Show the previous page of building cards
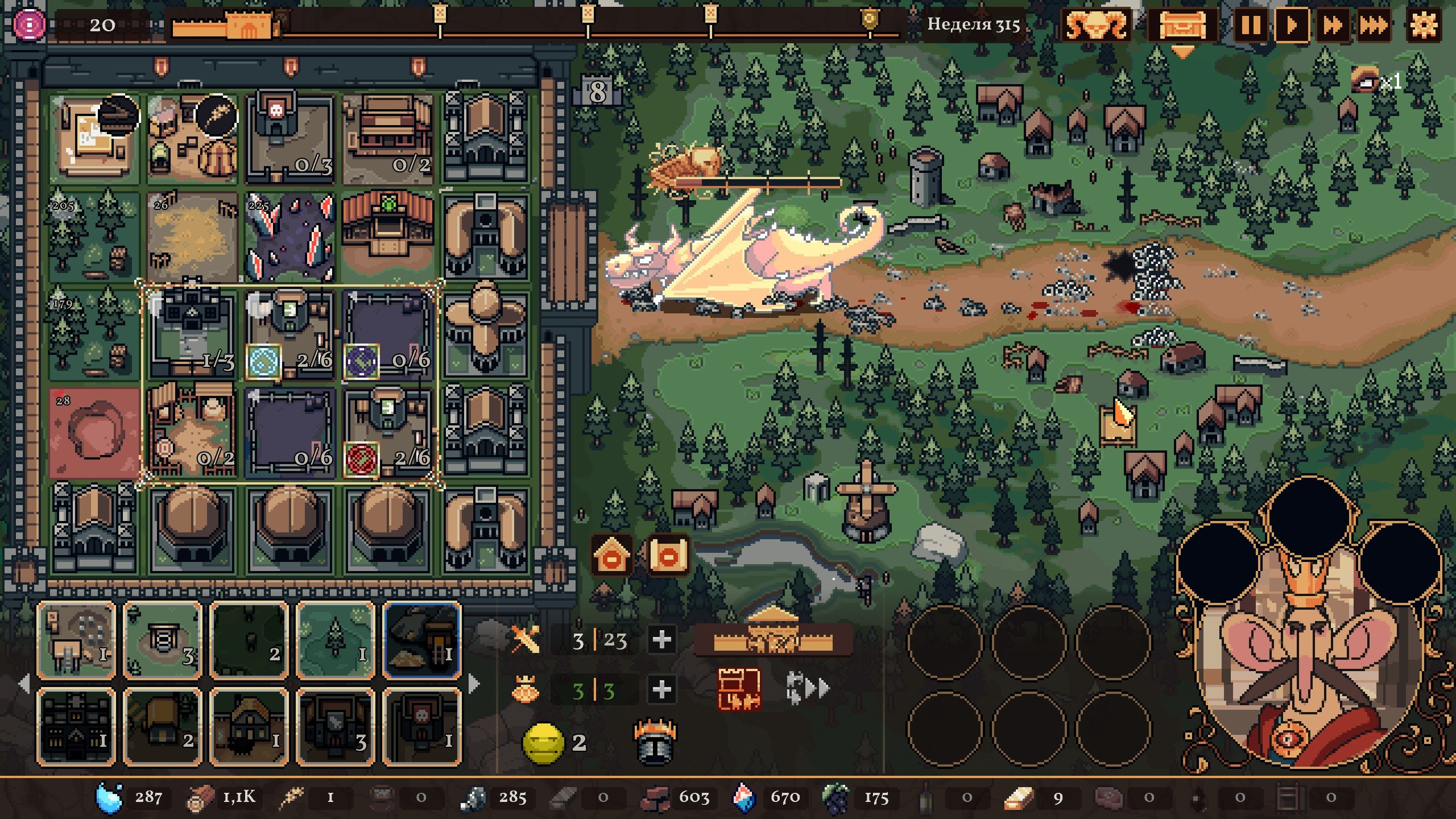 pyautogui.click(x=24, y=684)
